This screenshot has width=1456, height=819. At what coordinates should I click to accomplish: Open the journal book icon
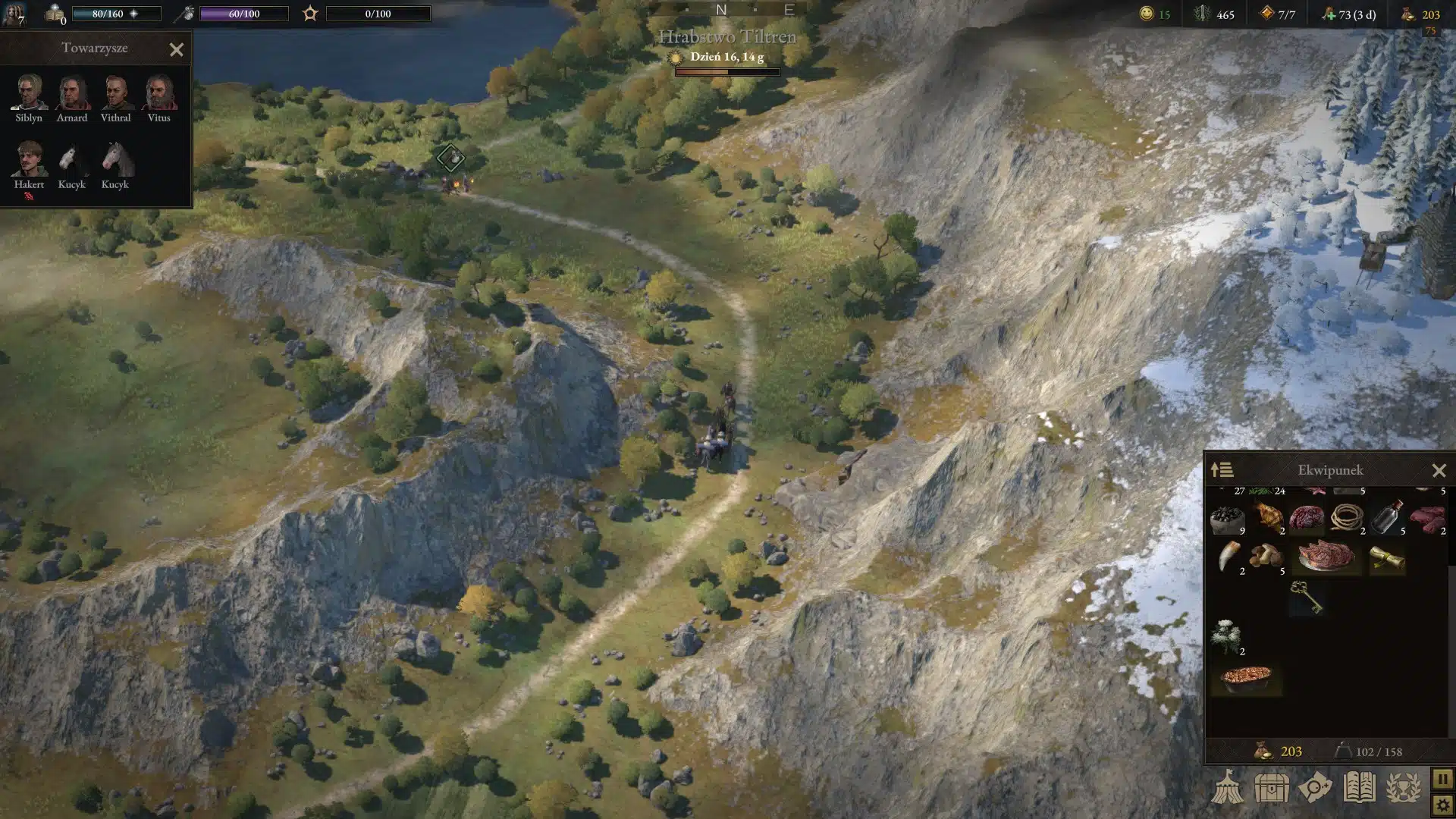[x=1359, y=789]
